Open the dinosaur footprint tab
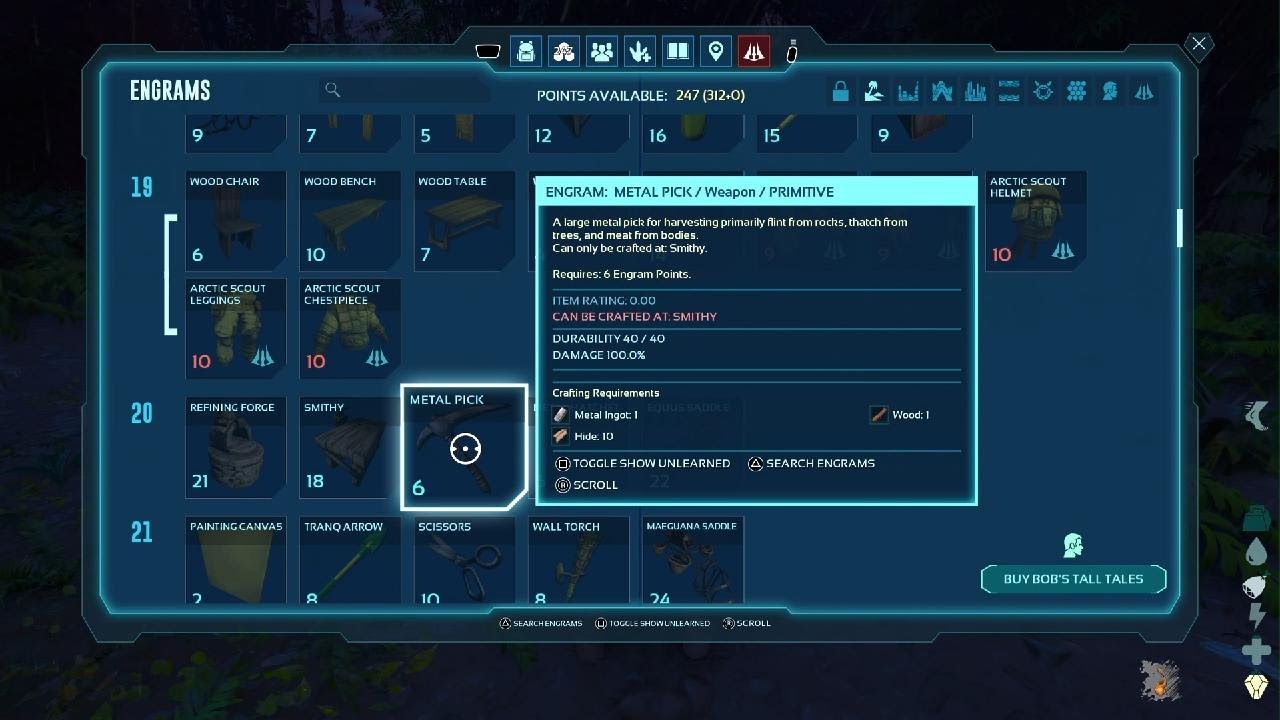 pos(640,51)
